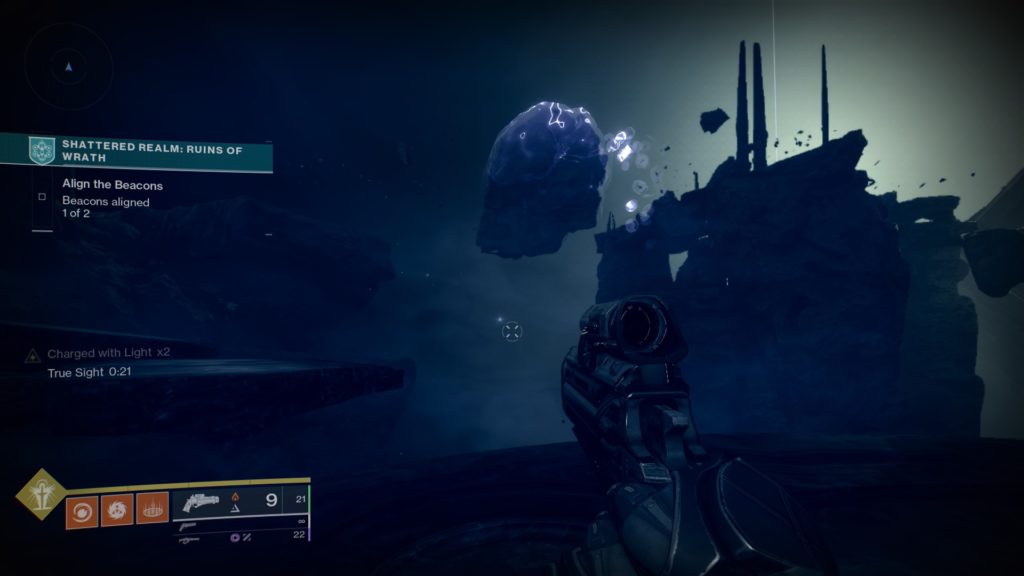This screenshot has height=576, width=1024.
Task: Trigger the rift class ability icon
Action: (152, 510)
